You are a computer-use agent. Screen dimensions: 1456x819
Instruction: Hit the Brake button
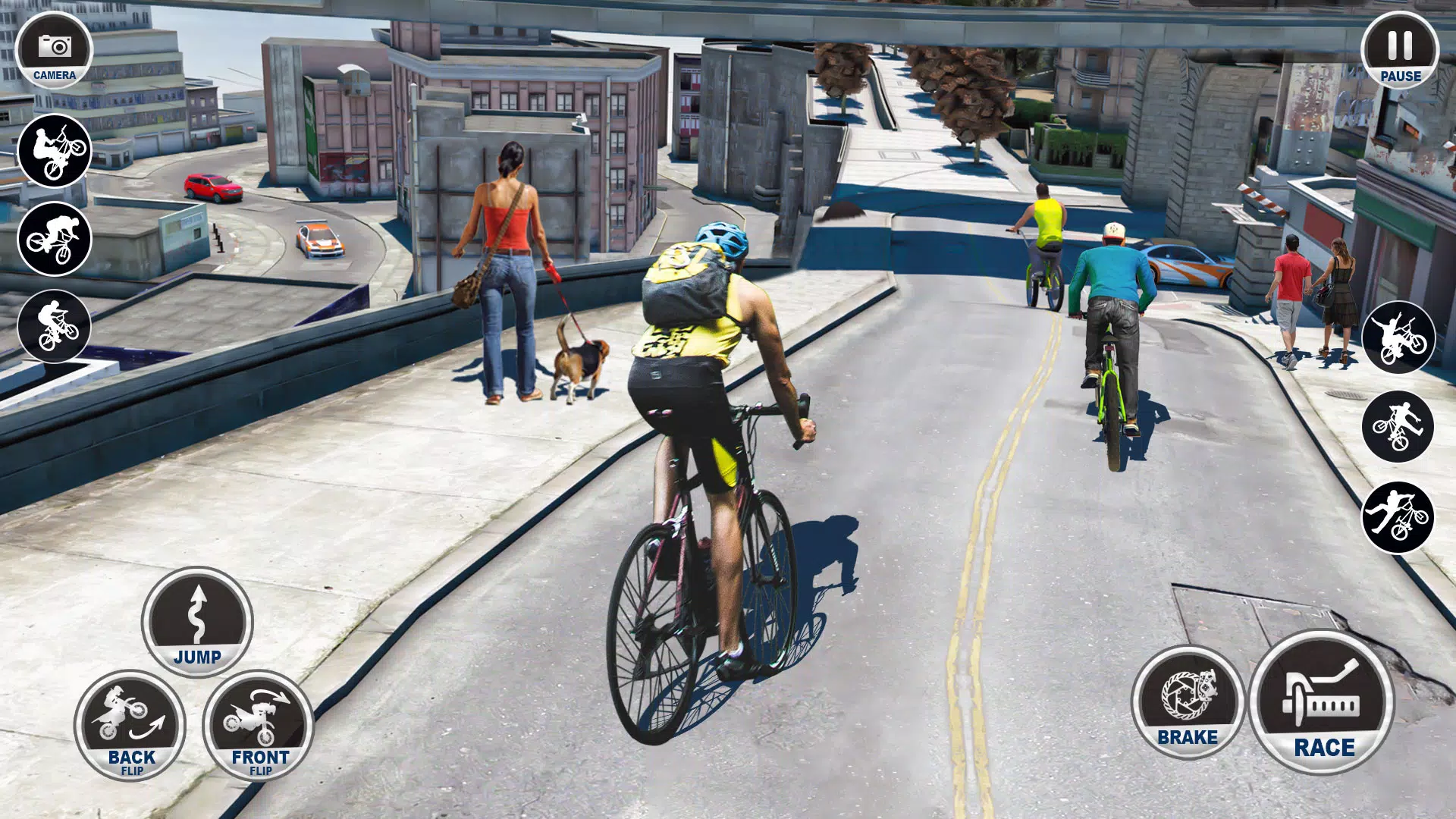coord(1187,702)
